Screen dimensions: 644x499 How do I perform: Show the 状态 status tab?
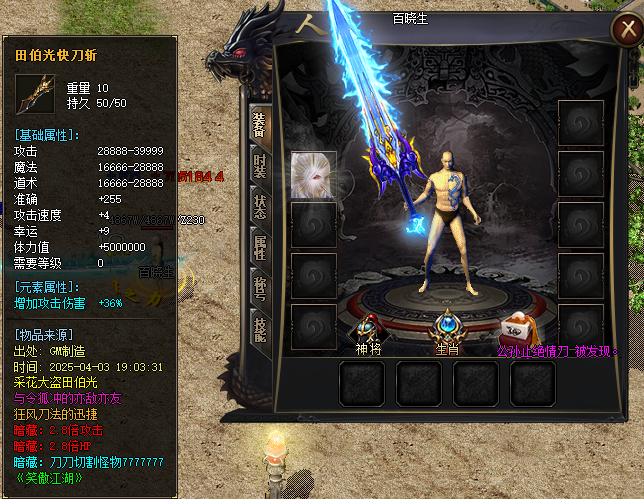[258, 207]
